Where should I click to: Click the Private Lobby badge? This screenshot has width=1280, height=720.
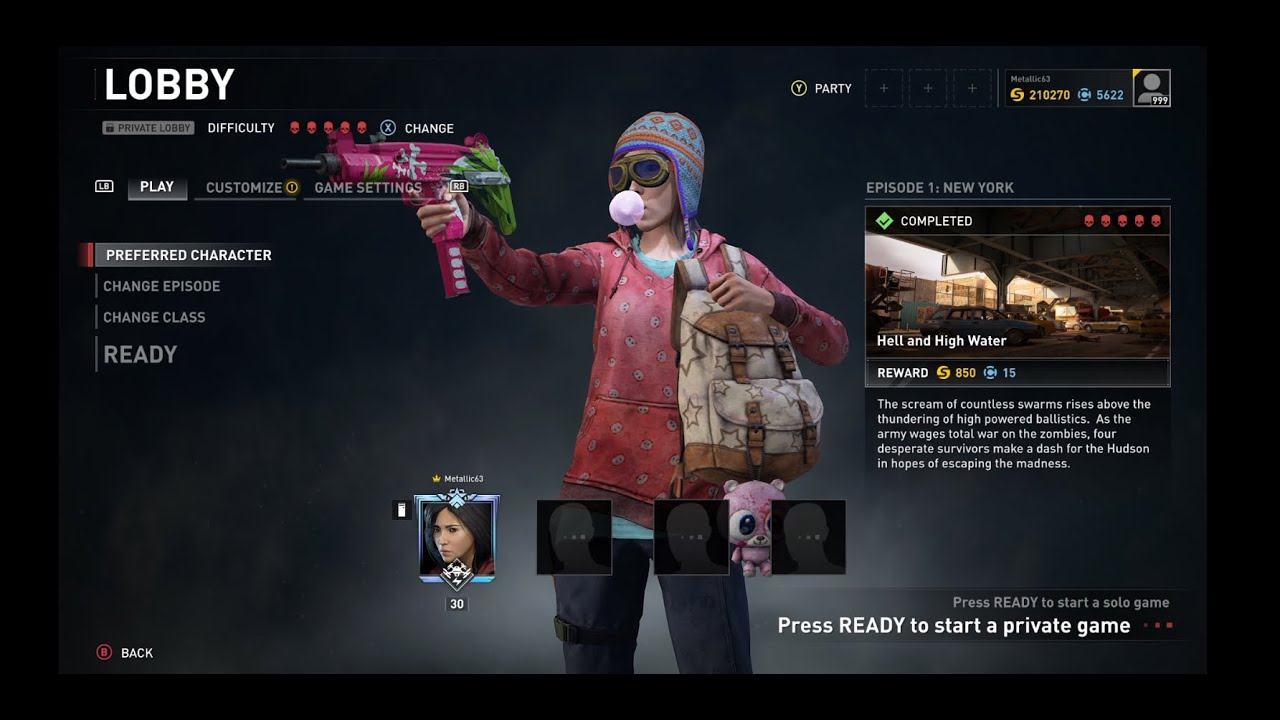coord(148,128)
